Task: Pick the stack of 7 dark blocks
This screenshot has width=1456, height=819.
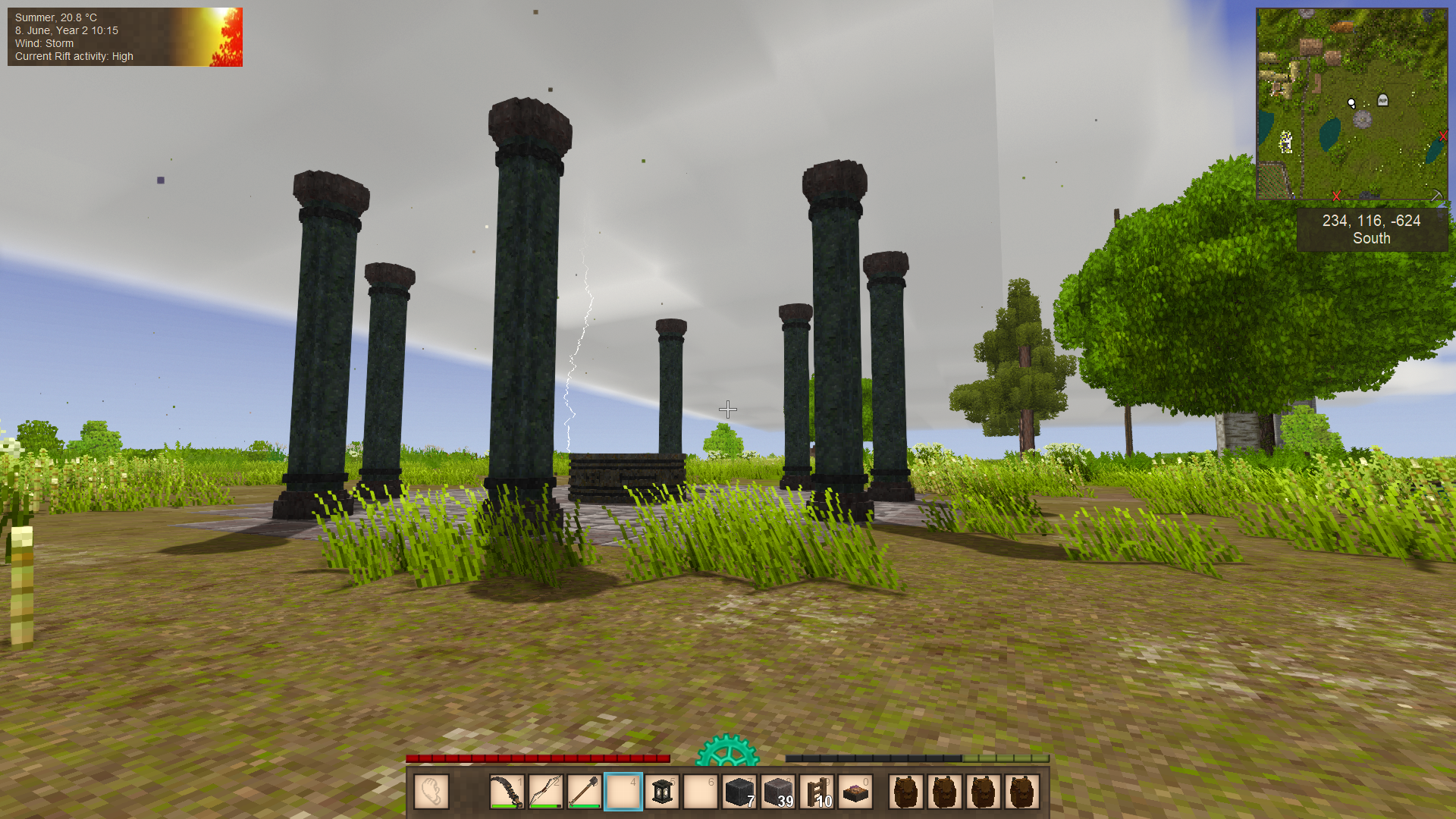Action: point(739,792)
